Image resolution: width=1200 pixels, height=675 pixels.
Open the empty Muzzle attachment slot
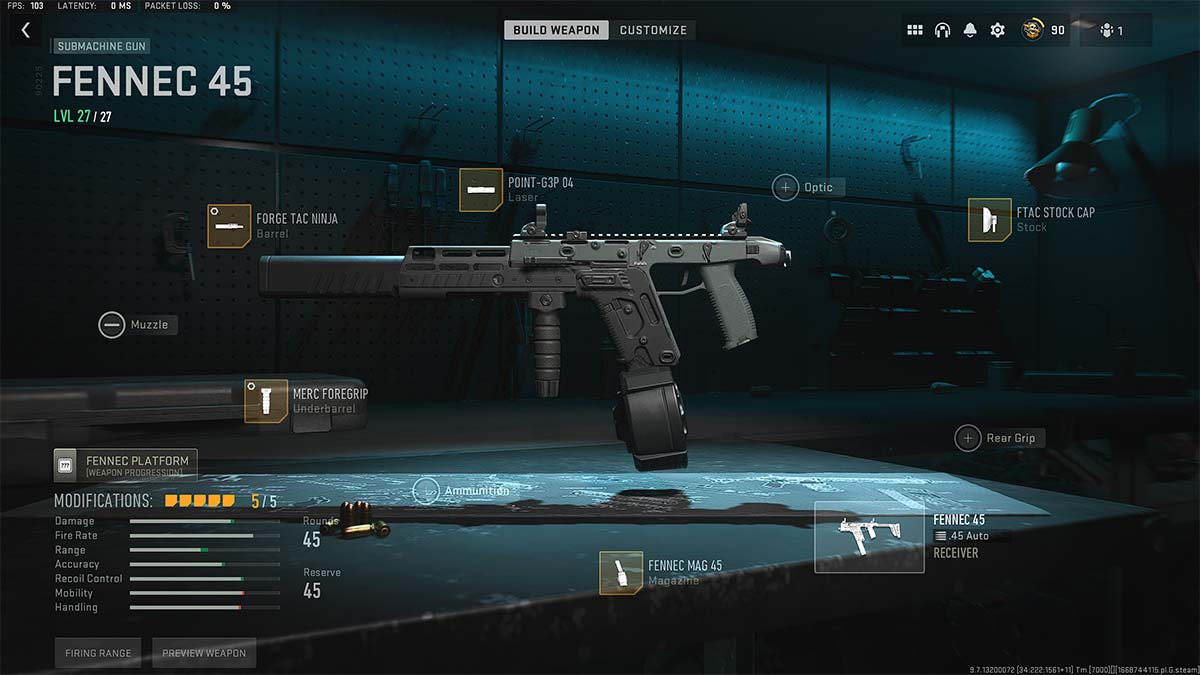[112, 325]
